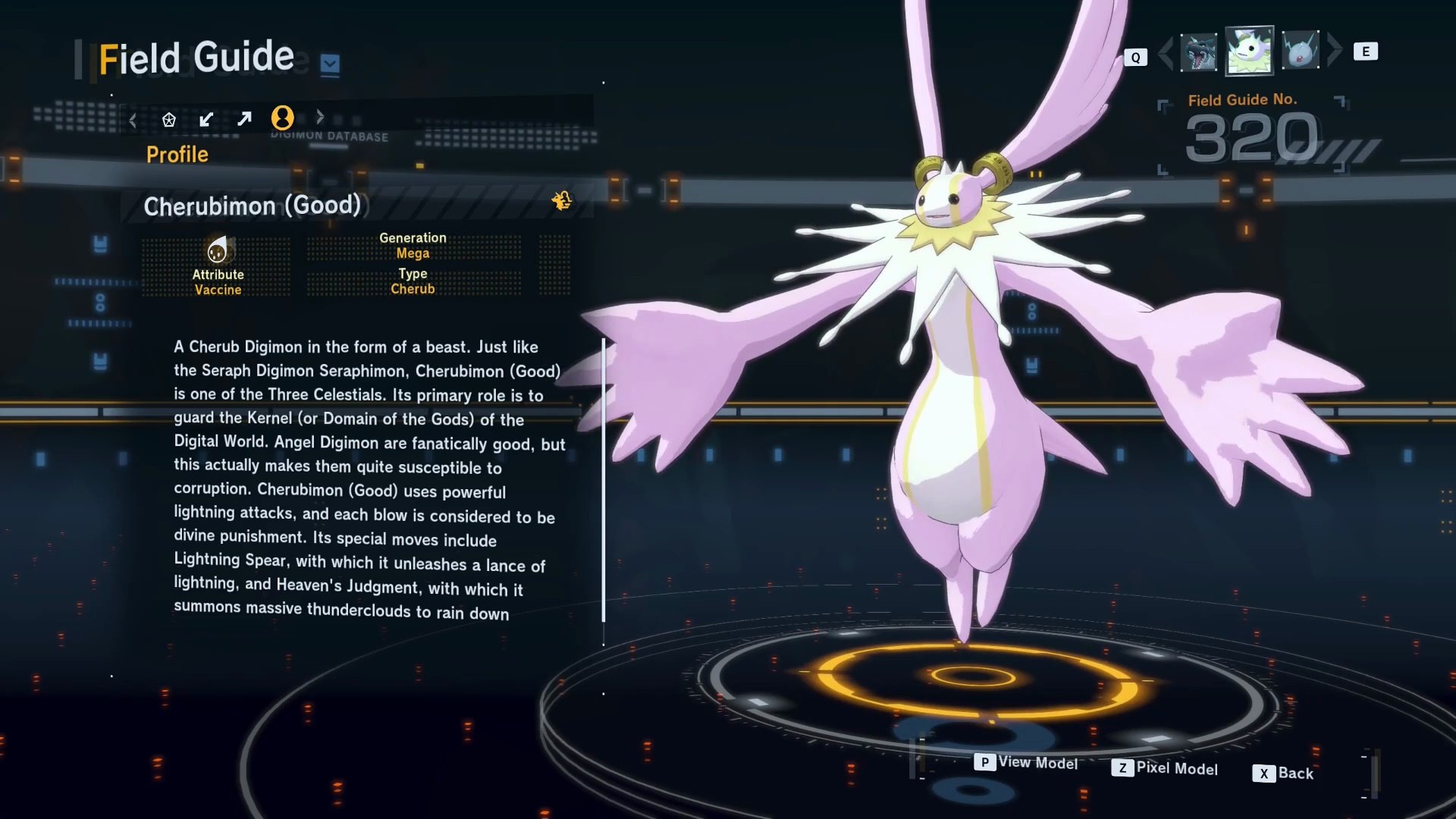Click the profile description scrollbar
The width and height of the screenshot is (1456, 819).
click(604, 479)
